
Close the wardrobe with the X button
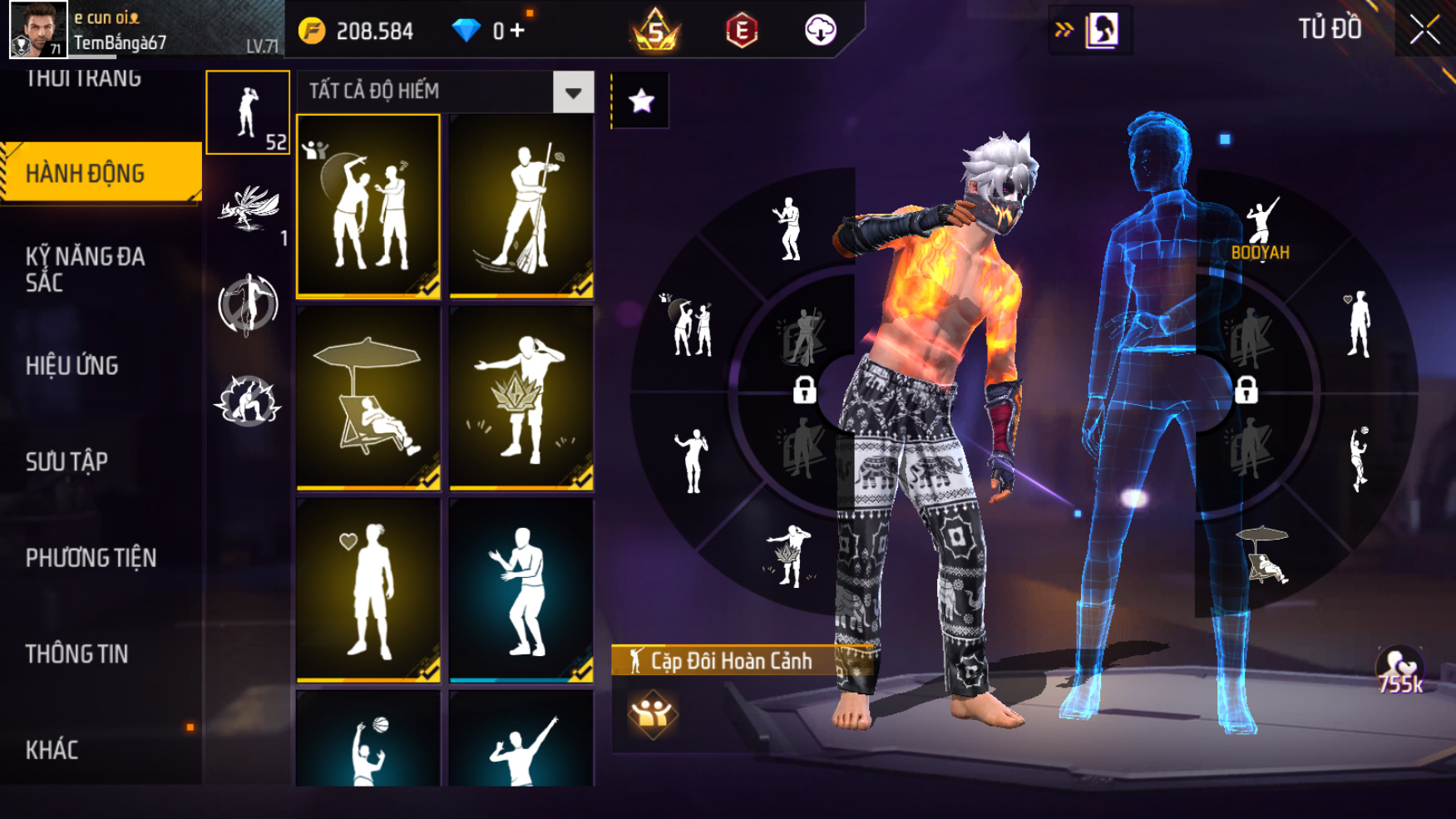pyautogui.click(x=1424, y=31)
